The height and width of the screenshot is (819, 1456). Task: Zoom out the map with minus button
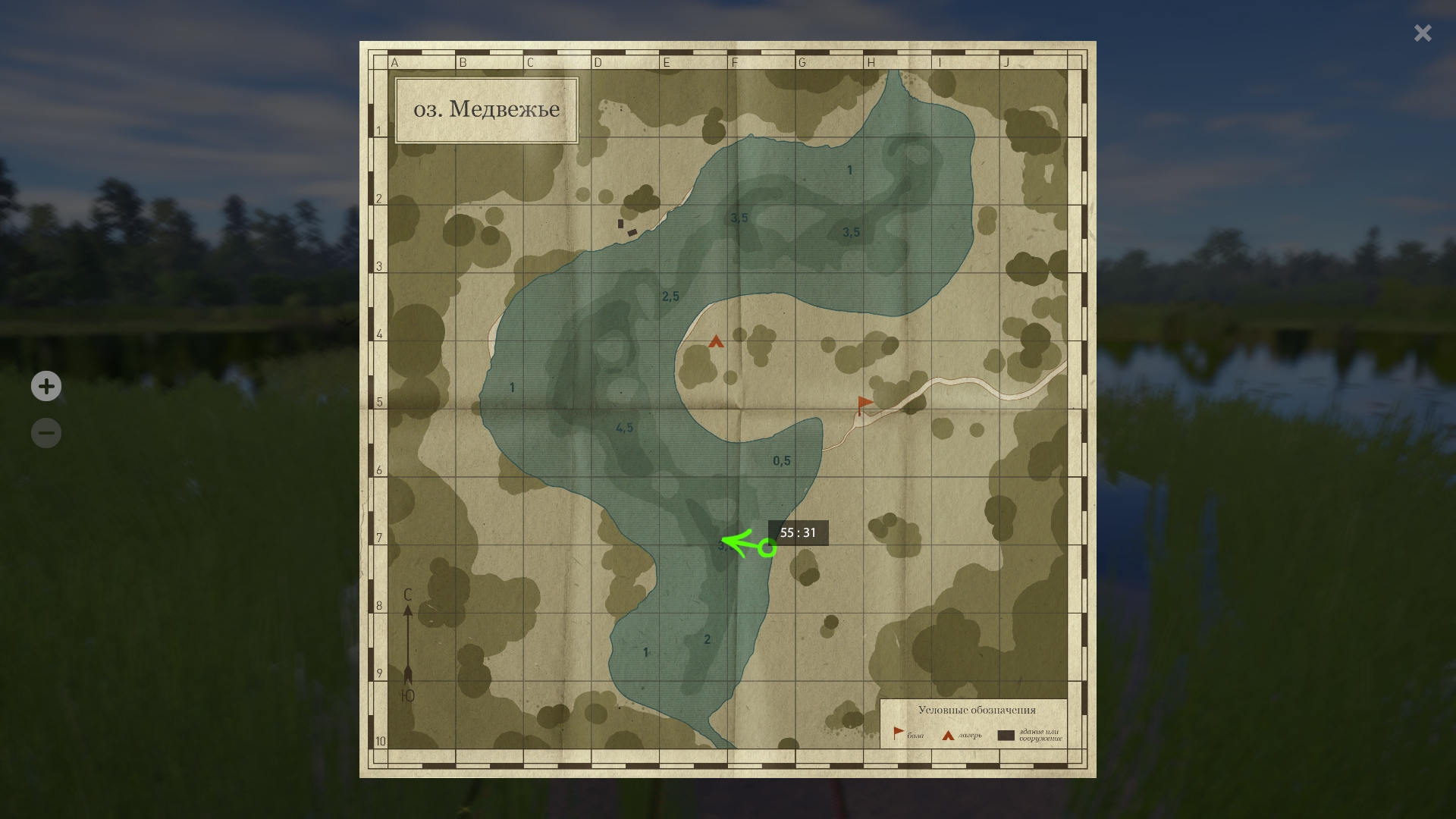tap(46, 433)
